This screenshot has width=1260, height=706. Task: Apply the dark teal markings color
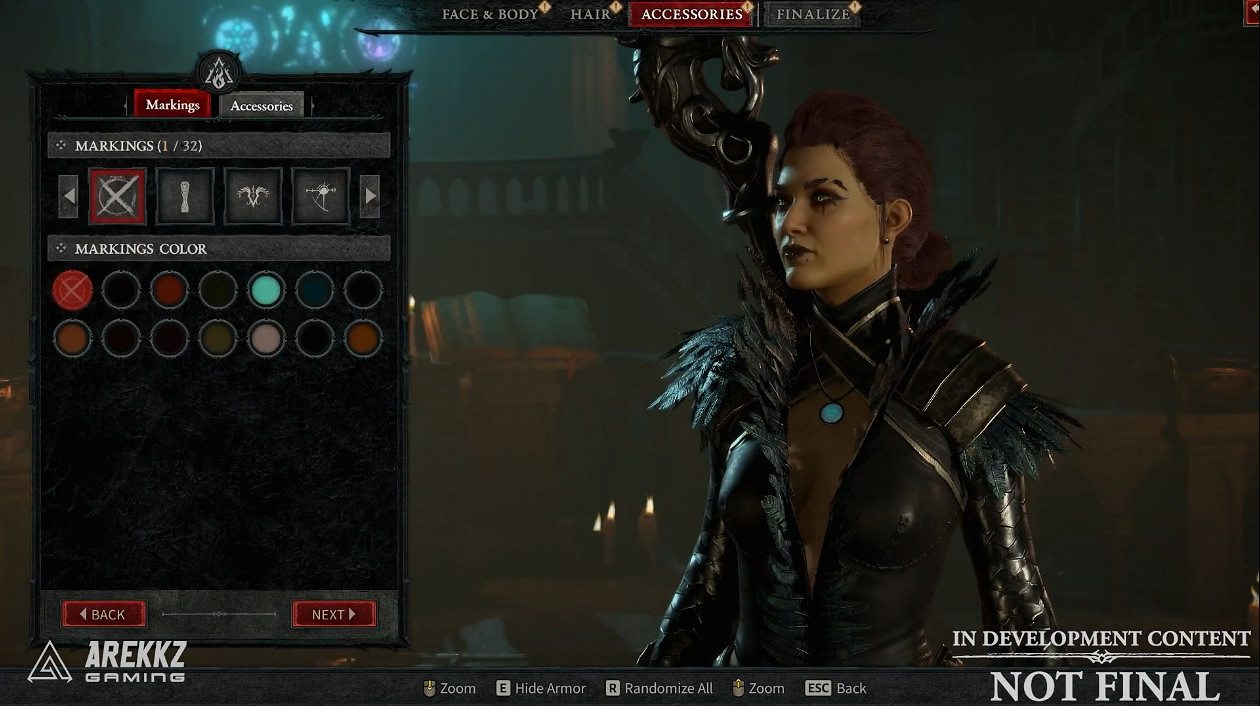pyautogui.click(x=314, y=290)
